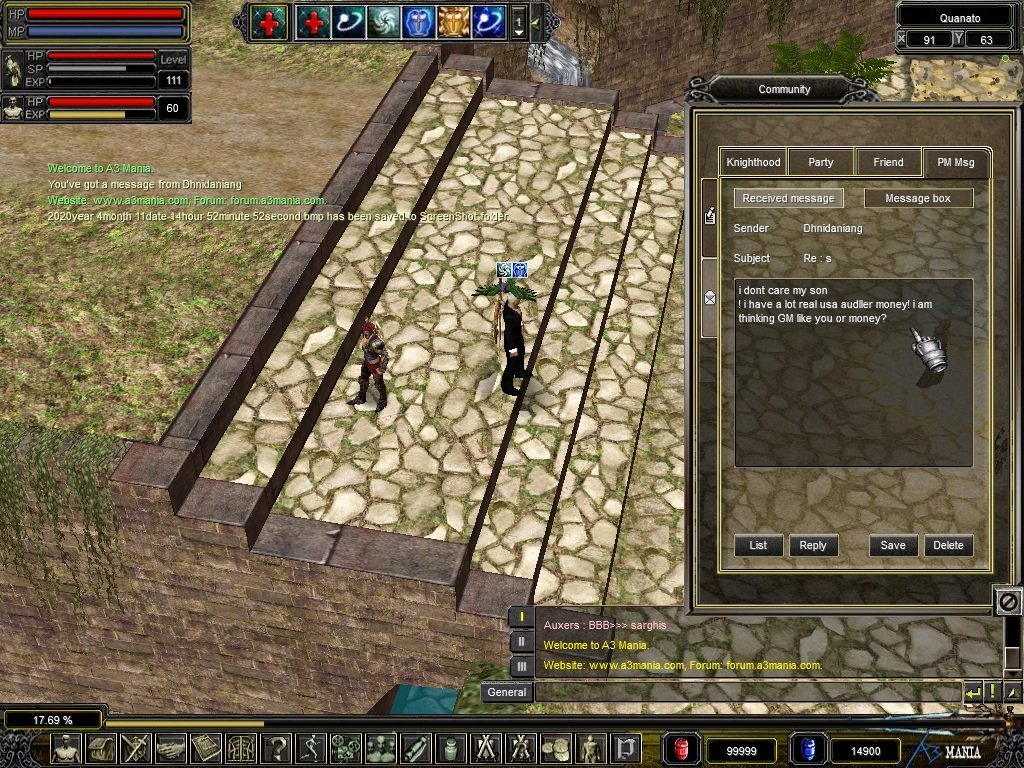The width and height of the screenshot is (1024, 768).
Task: Delete the received message
Action: coord(948,545)
